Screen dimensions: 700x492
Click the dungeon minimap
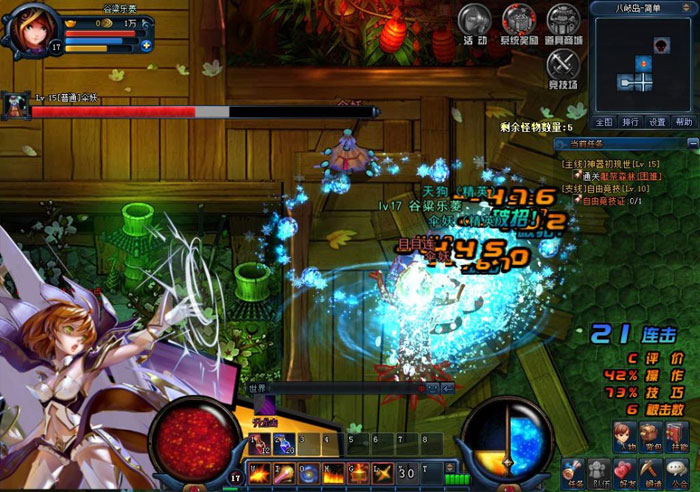(643, 64)
